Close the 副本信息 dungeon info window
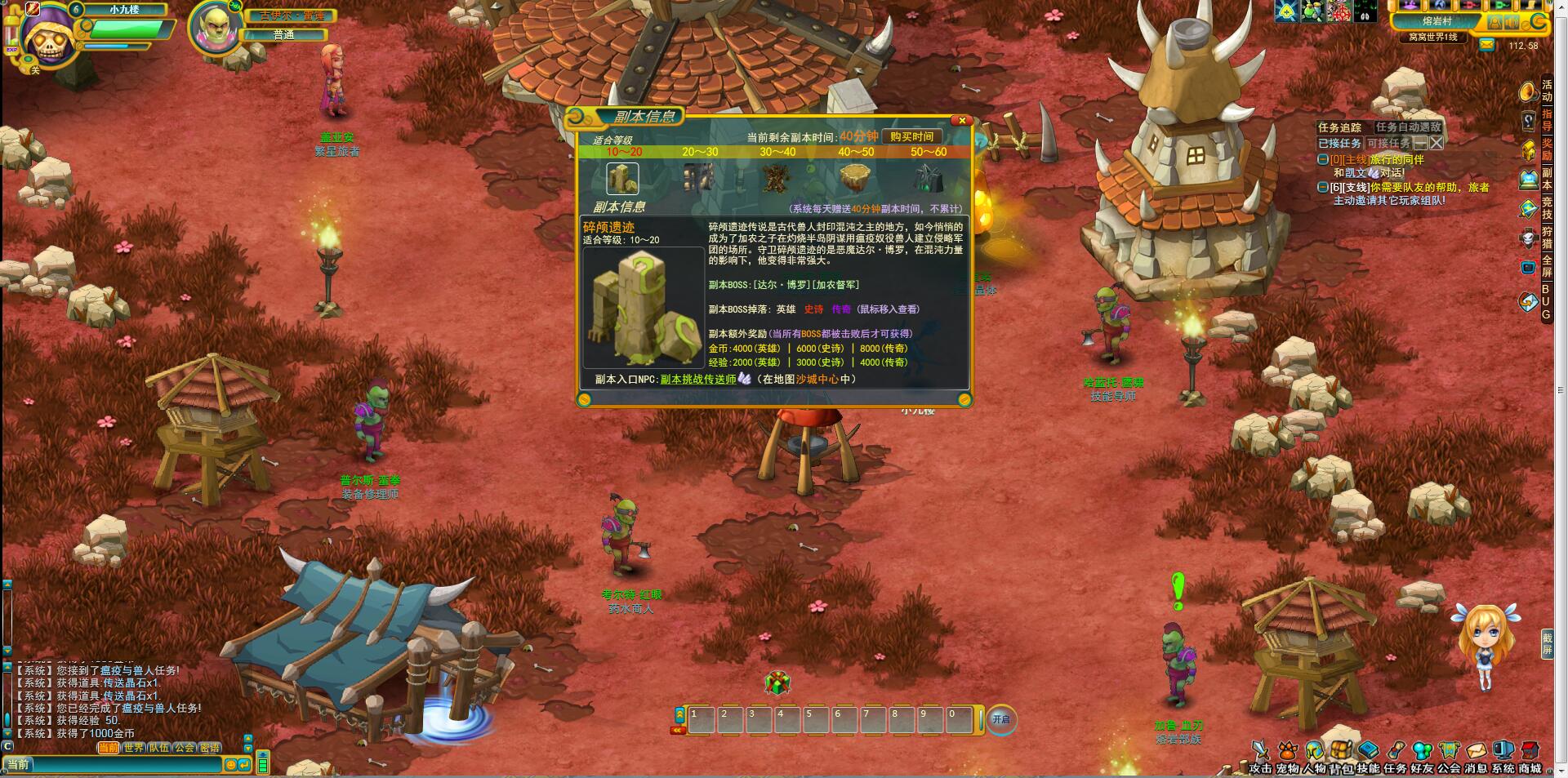Image resolution: width=1568 pixels, height=778 pixels. [x=962, y=121]
